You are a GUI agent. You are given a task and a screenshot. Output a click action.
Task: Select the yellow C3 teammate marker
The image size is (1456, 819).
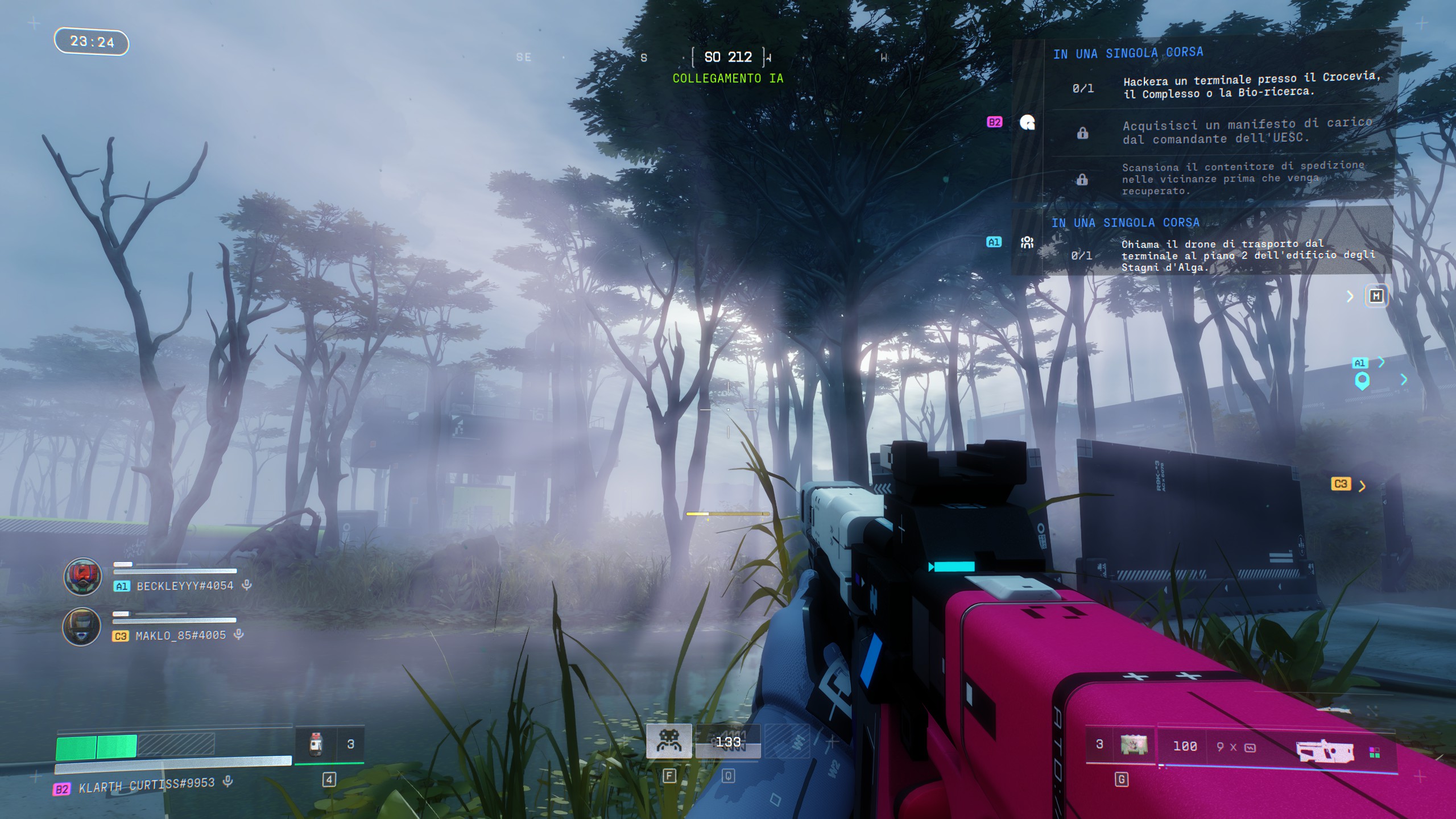click(x=1341, y=484)
